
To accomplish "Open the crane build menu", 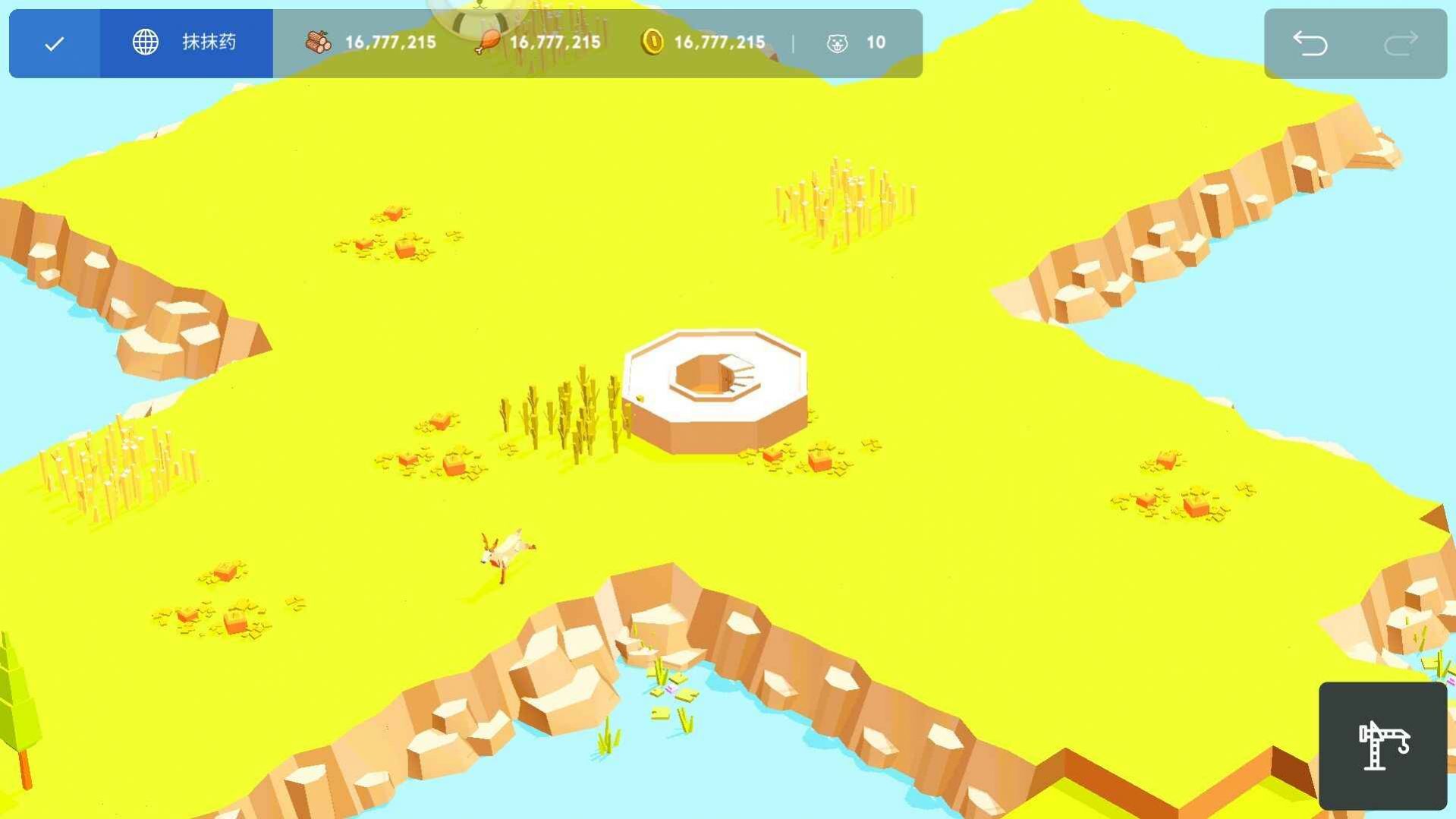I will coord(1382,745).
